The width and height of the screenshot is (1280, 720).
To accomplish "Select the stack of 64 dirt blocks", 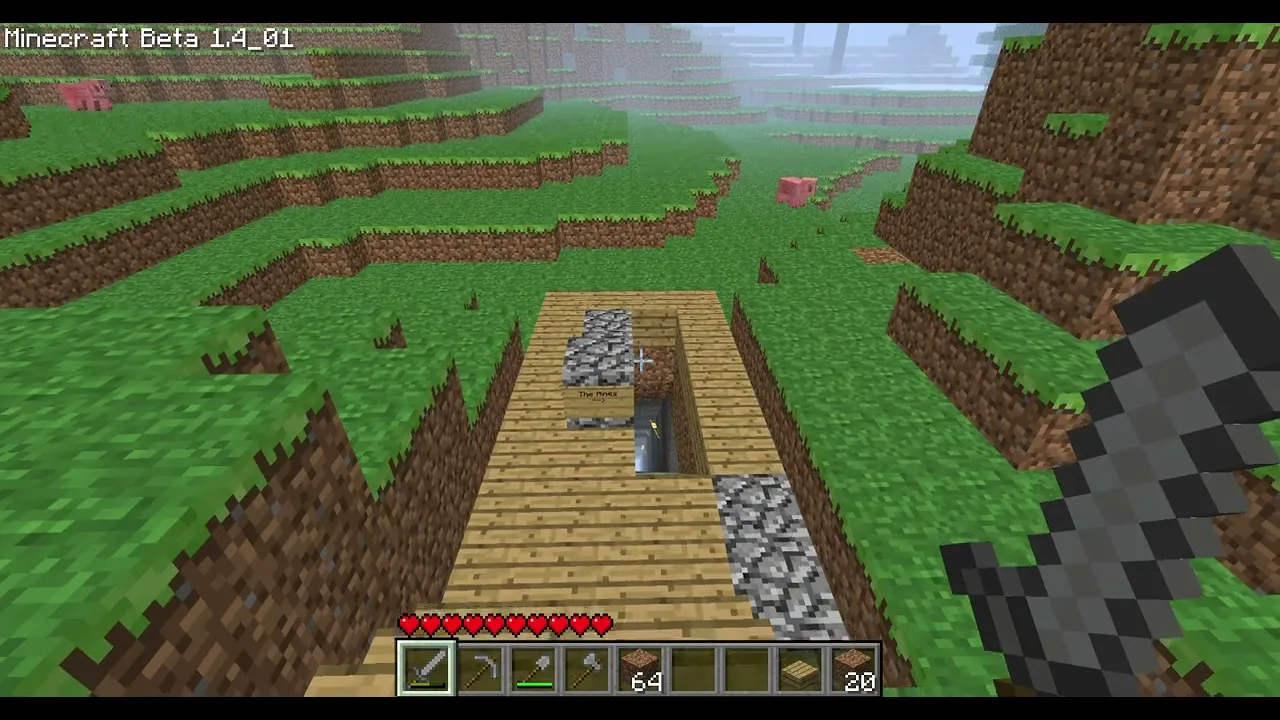I will tap(641, 669).
